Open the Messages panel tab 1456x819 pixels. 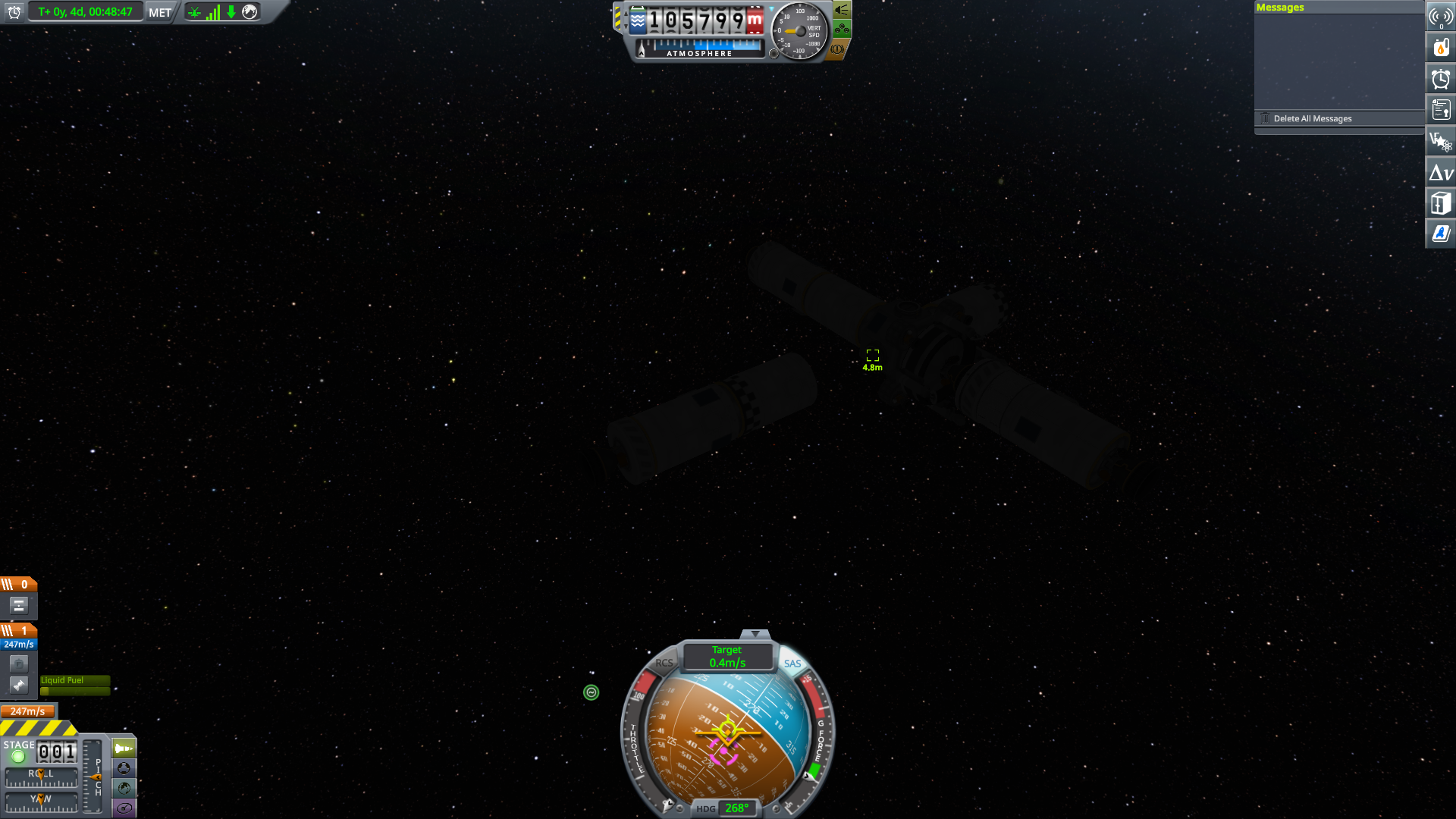[1280, 7]
